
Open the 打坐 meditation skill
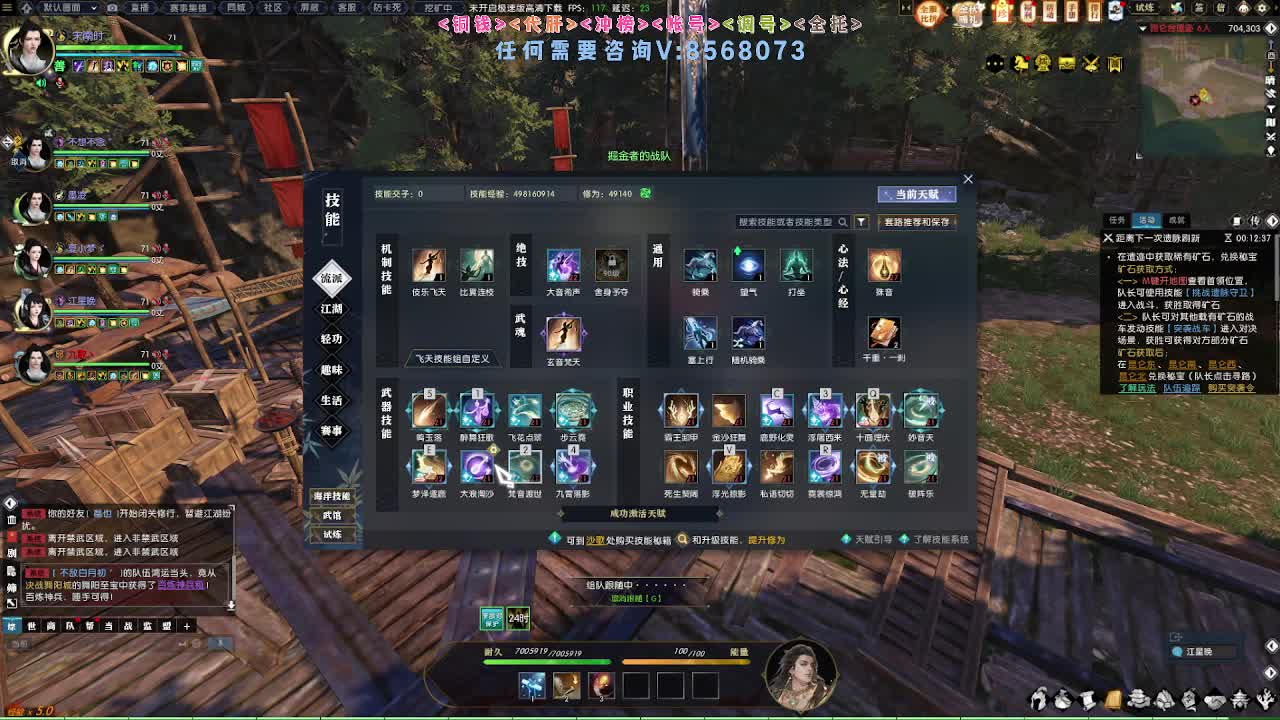[x=797, y=267]
